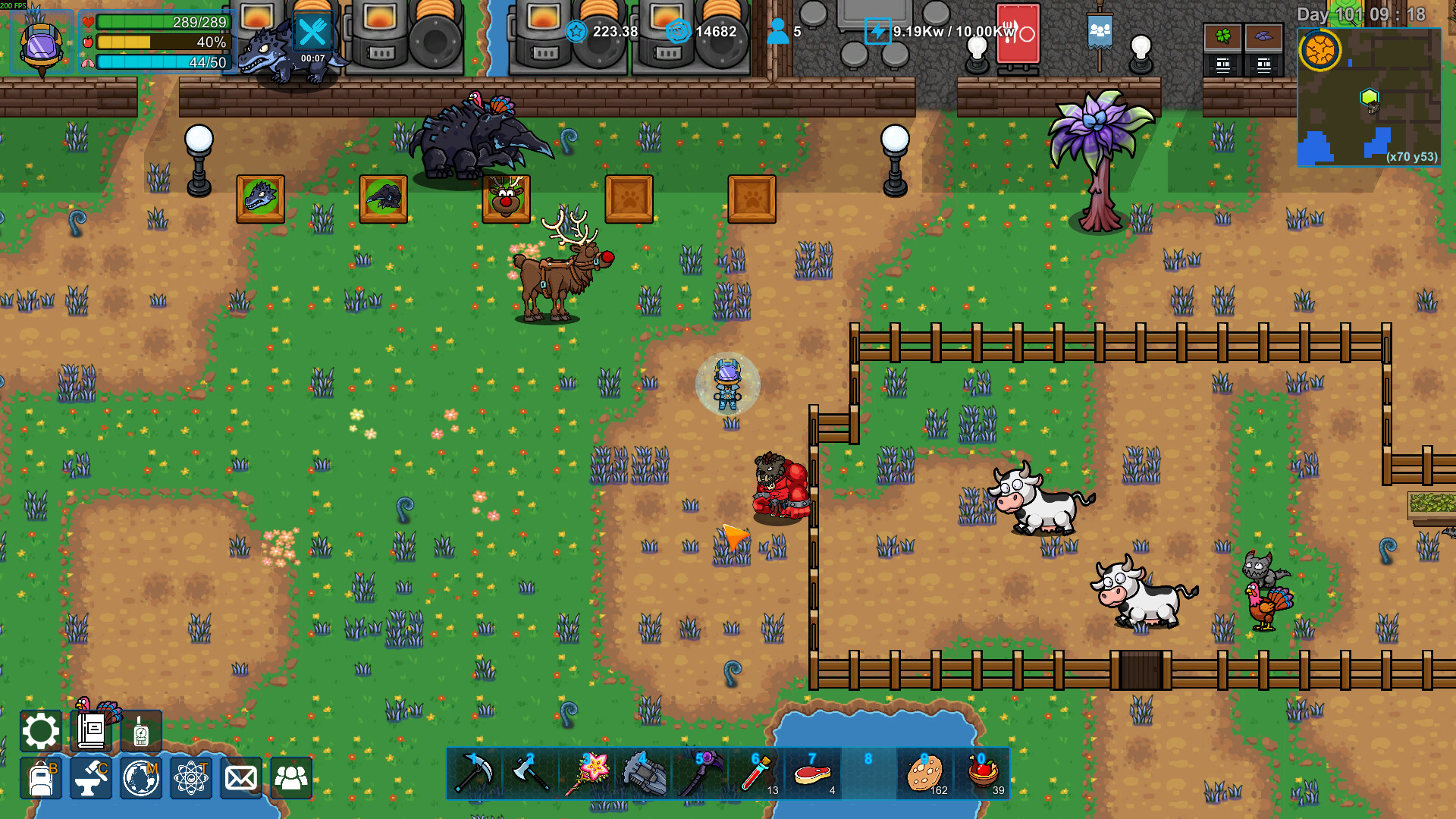This screenshot has height=819, width=1456.
Task: Select the grey gauntlet in slot 4
Action: pyautogui.click(x=643, y=773)
